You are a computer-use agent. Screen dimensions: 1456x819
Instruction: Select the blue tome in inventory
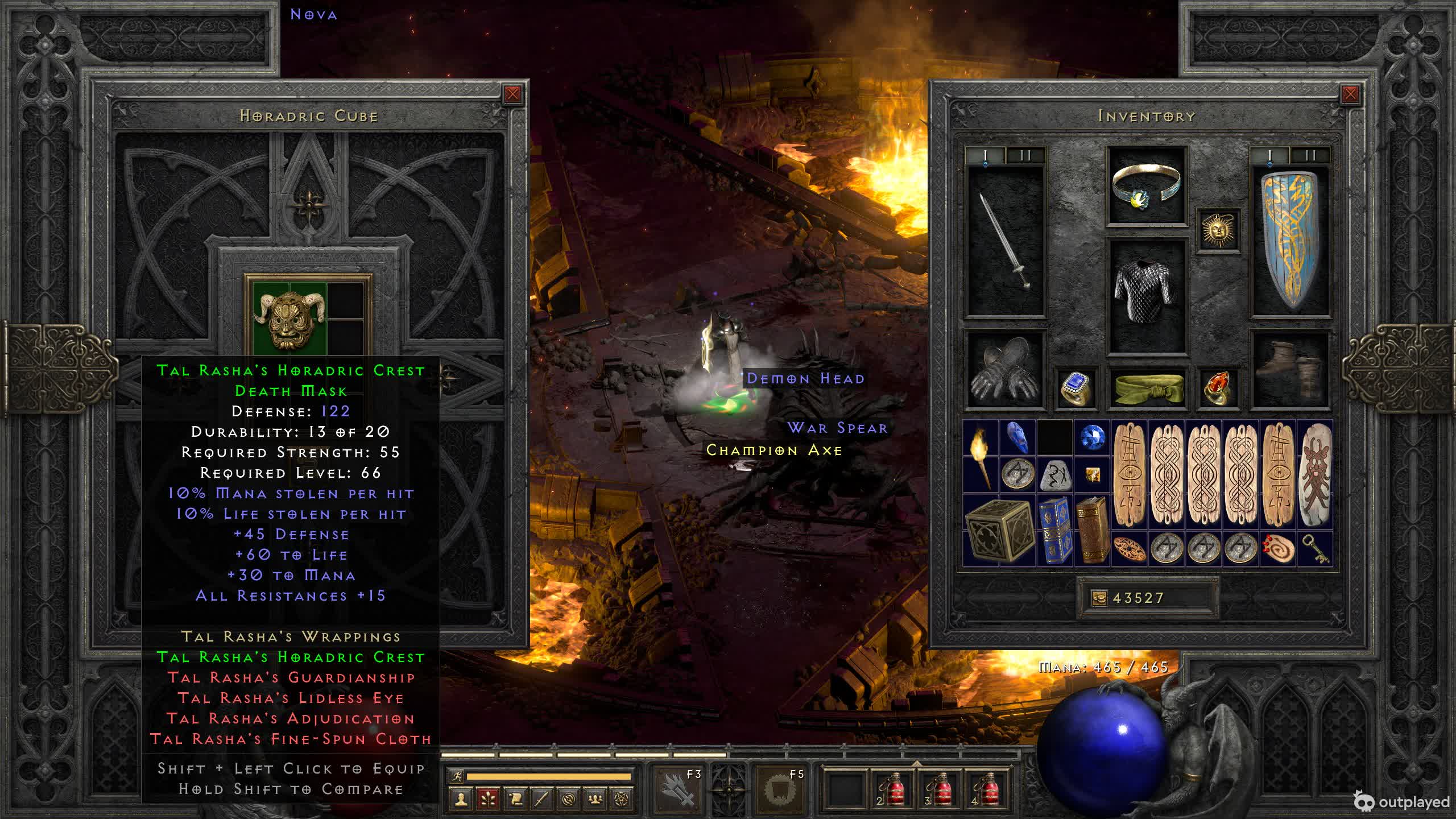click(1055, 531)
